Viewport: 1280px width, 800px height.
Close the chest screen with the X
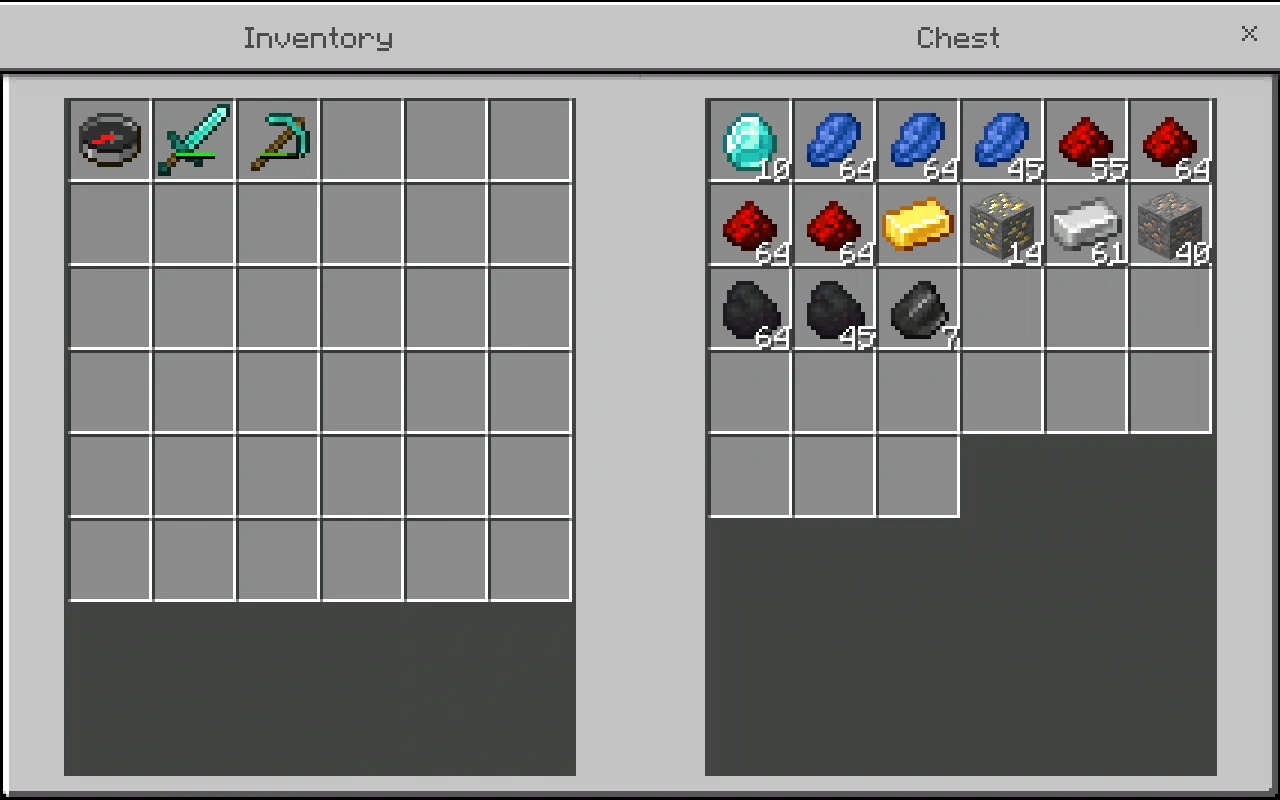[1249, 34]
